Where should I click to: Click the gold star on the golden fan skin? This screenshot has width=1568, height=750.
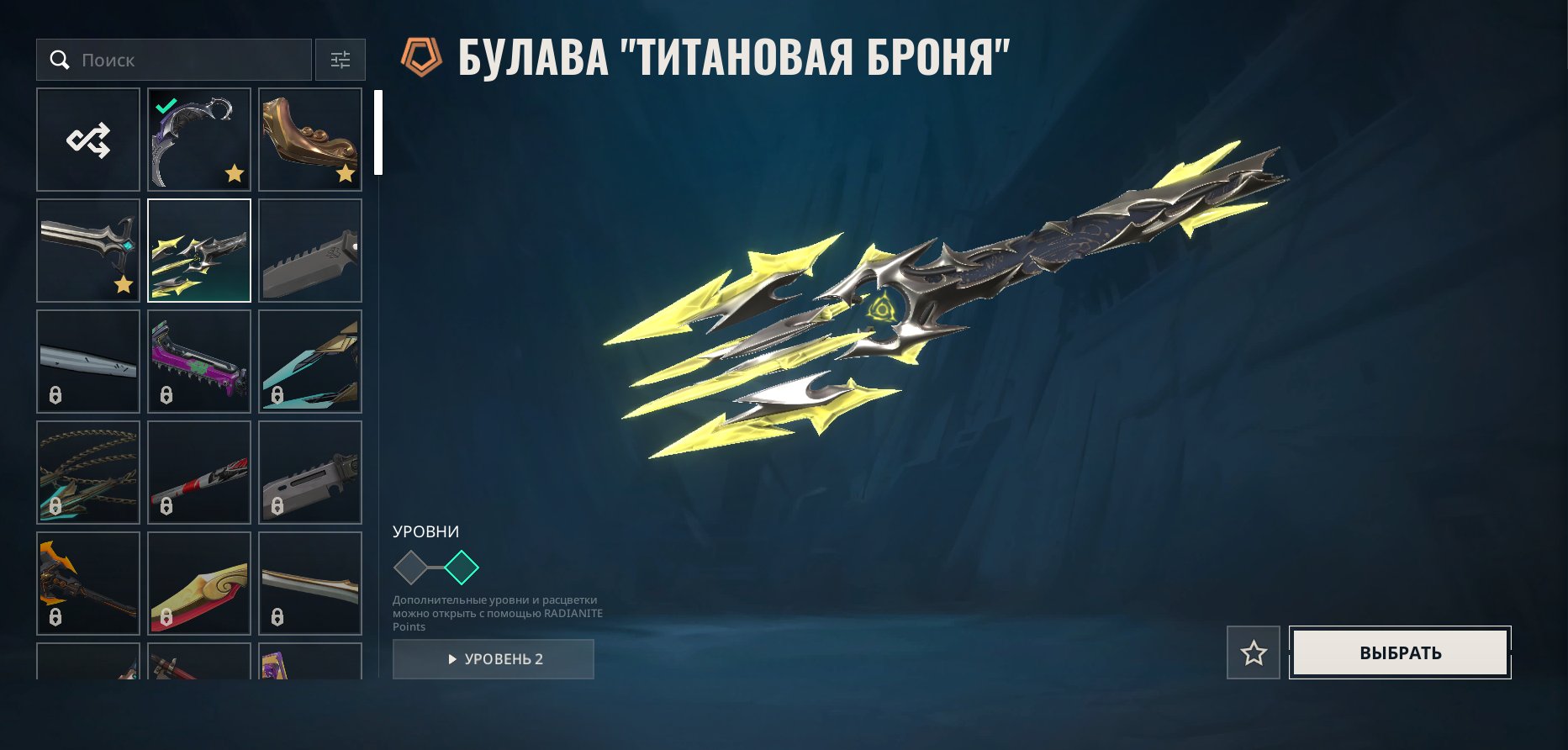point(346,174)
